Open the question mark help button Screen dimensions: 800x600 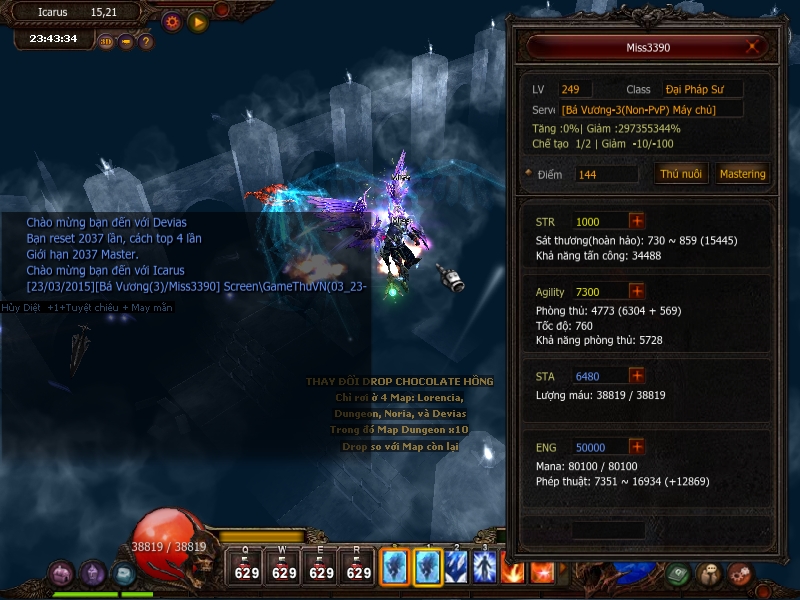(x=146, y=42)
